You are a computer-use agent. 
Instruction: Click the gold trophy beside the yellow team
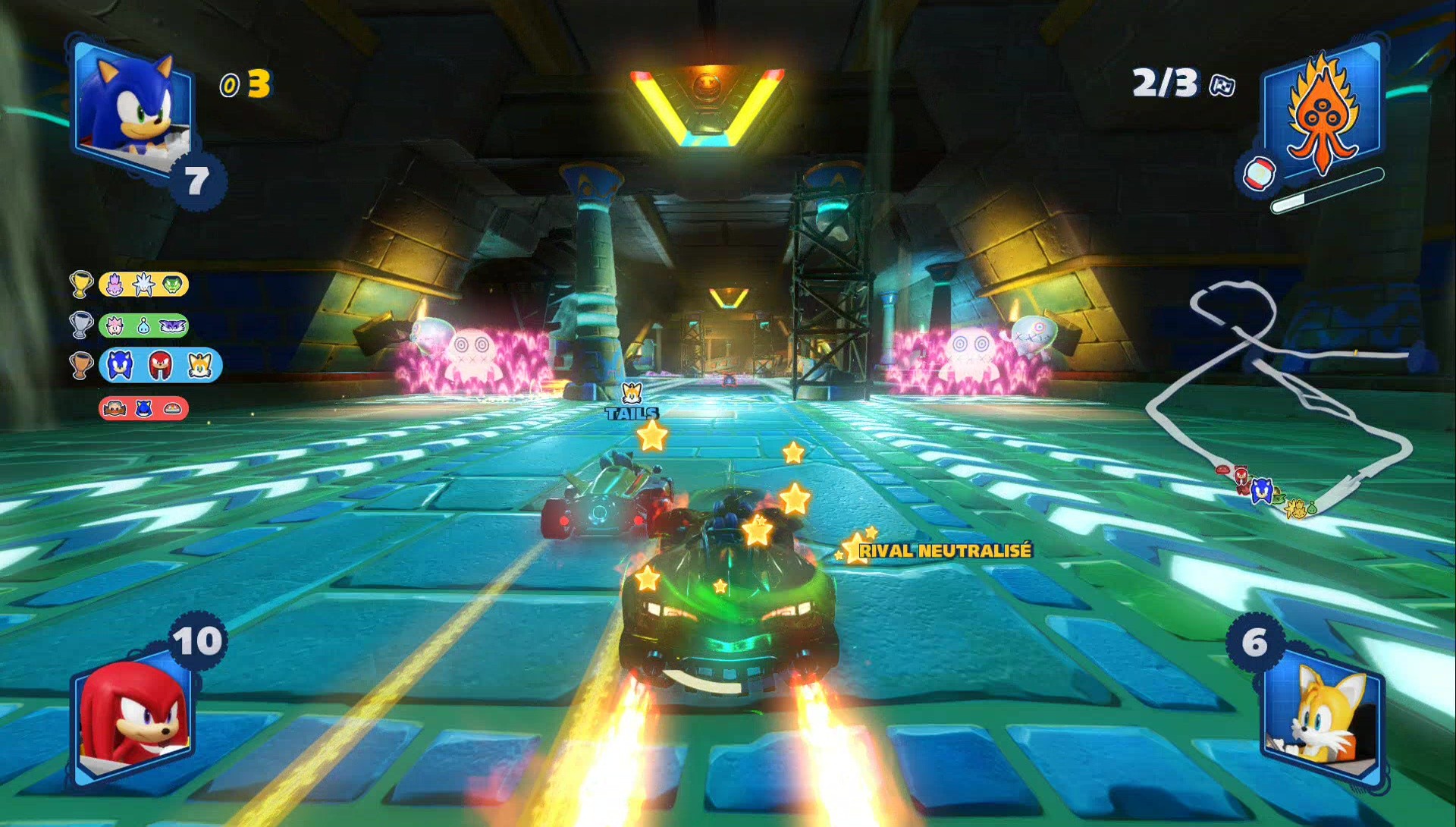(81, 285)
